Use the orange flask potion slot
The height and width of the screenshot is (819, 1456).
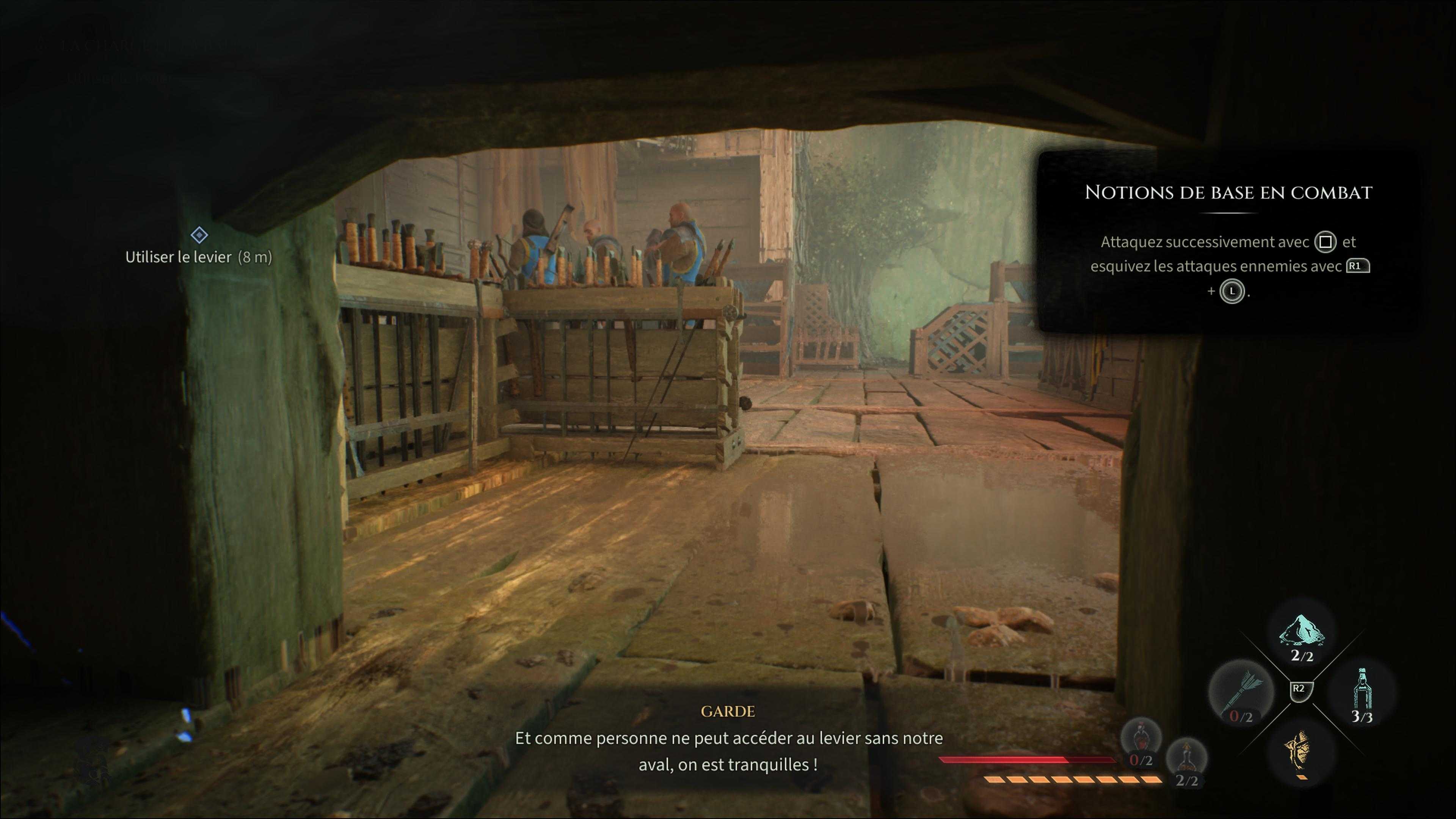tap(1186, 760)
